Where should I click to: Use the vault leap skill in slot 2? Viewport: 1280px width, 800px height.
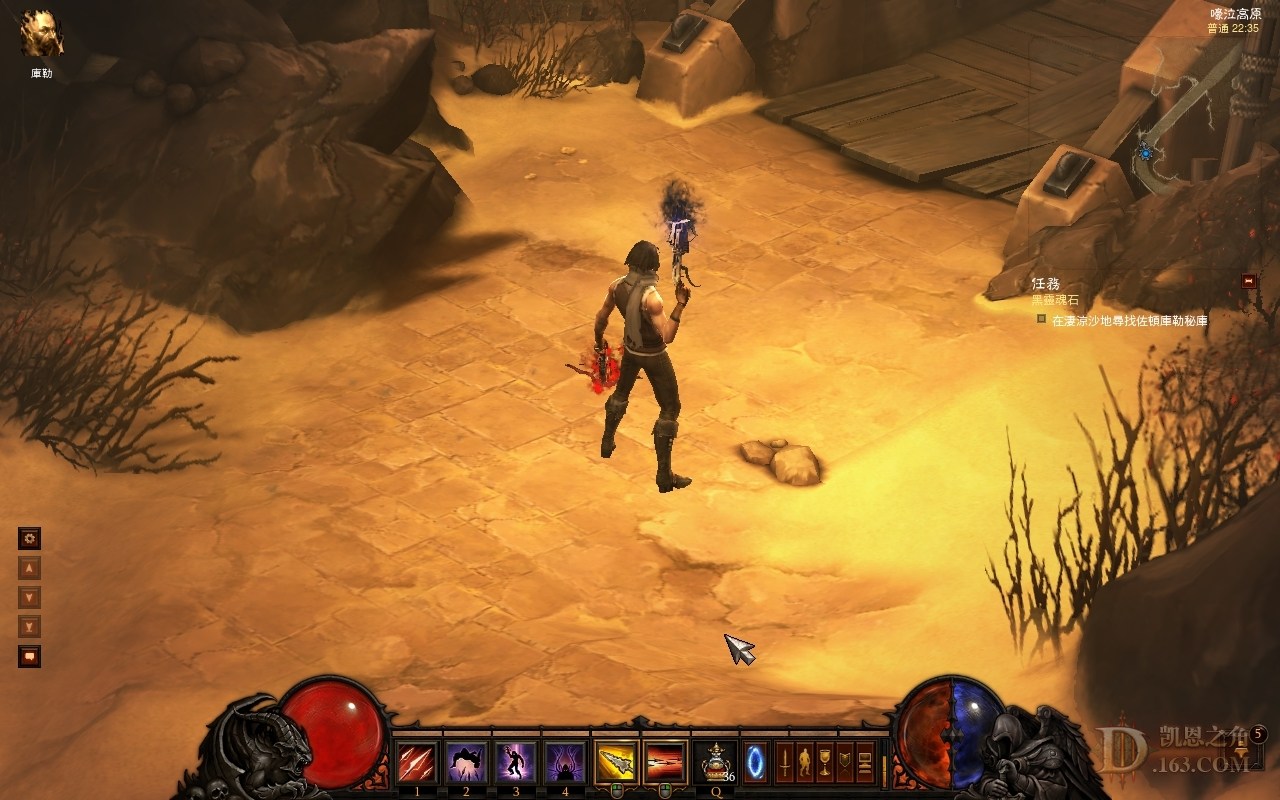[x=466, y=763]
